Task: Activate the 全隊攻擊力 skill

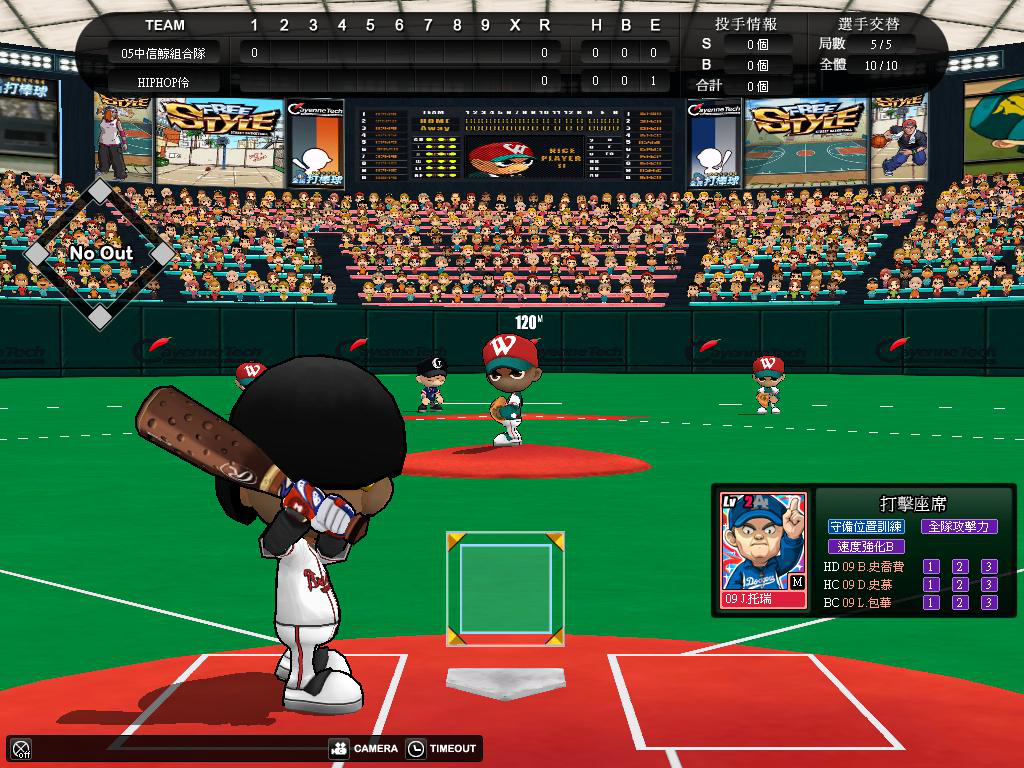Action: coord(959,526)
